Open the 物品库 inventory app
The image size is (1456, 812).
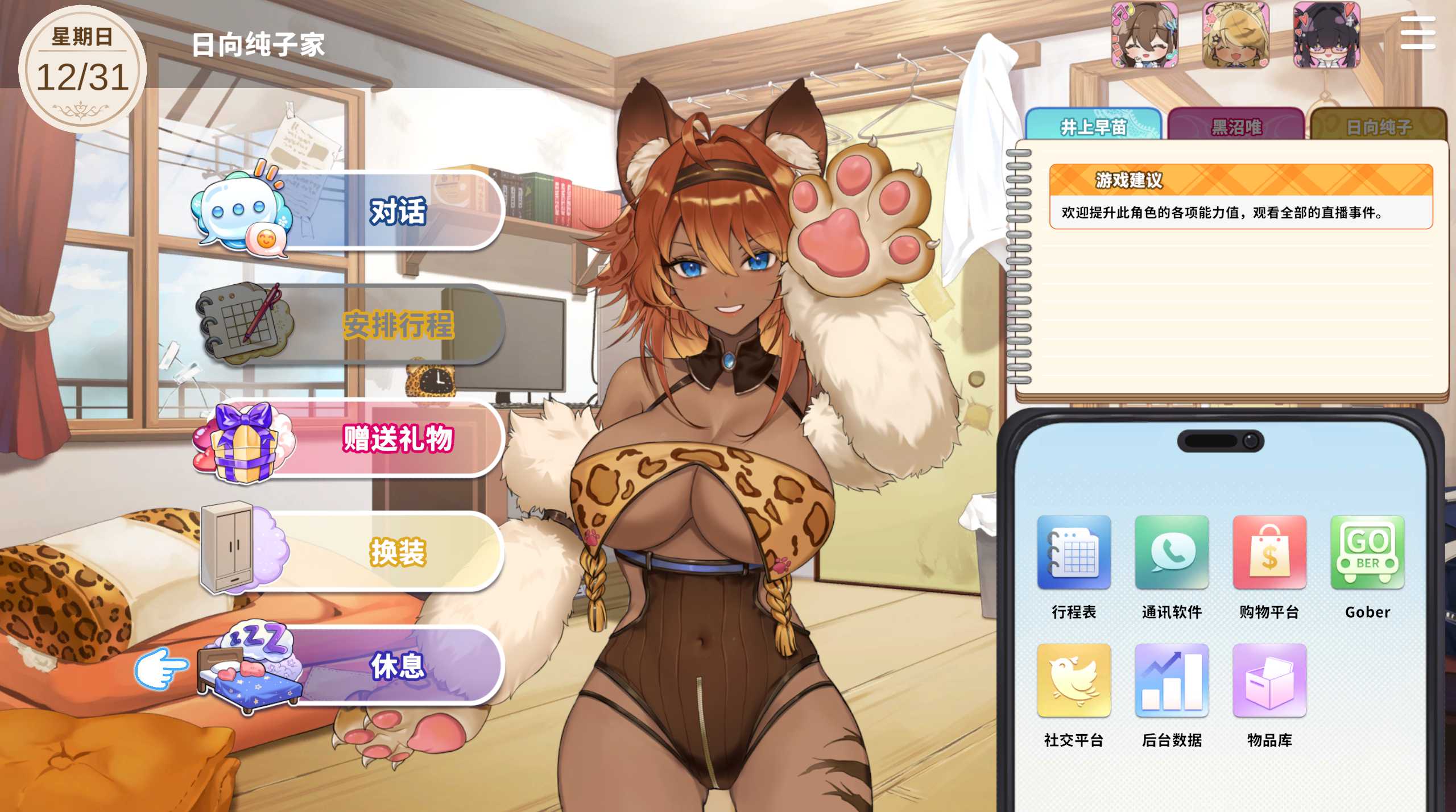coord(1269,680)
